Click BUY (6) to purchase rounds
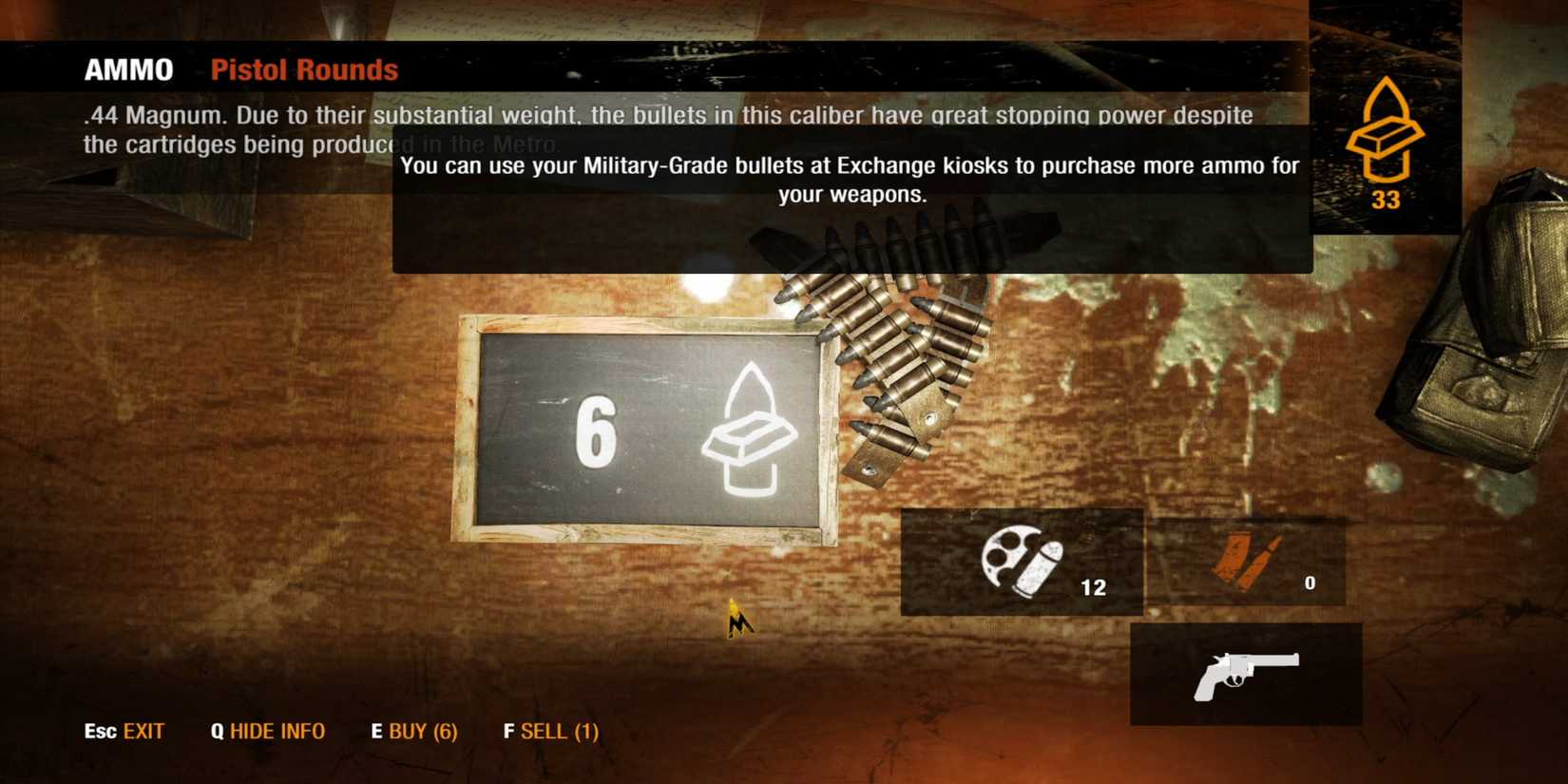 click(414, 732)
